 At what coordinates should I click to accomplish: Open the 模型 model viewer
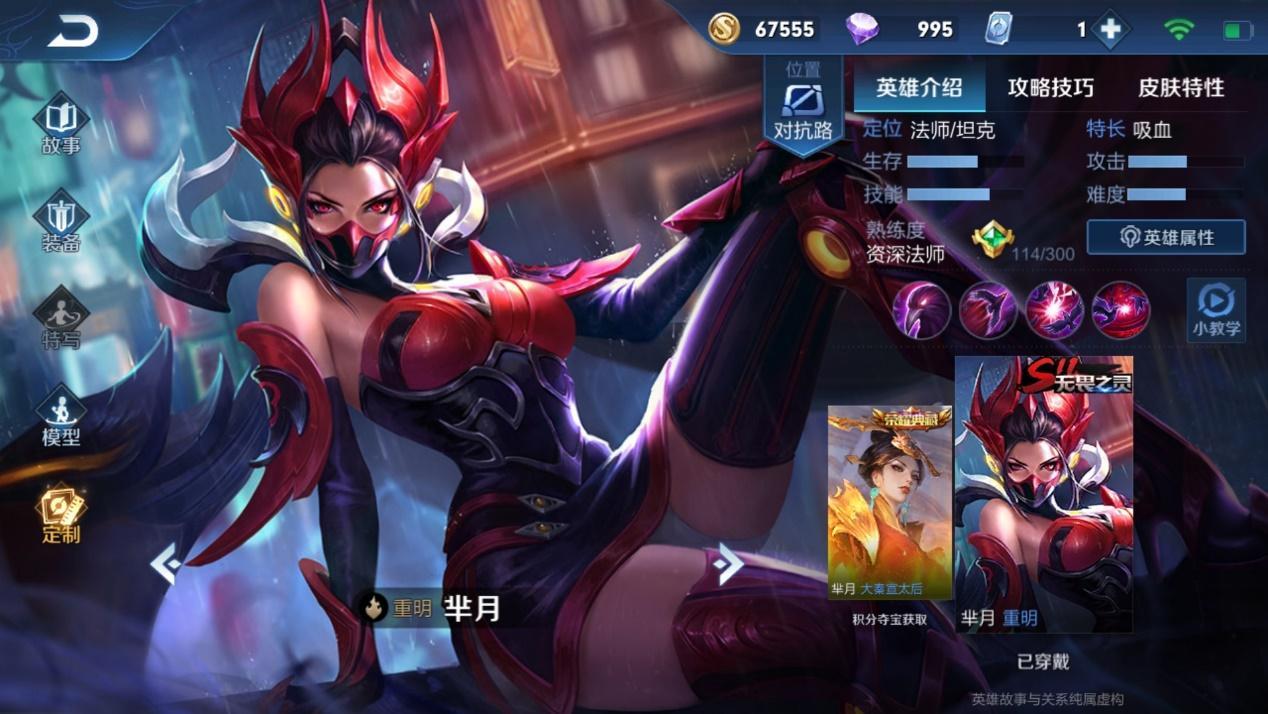[x=61, y=417]
